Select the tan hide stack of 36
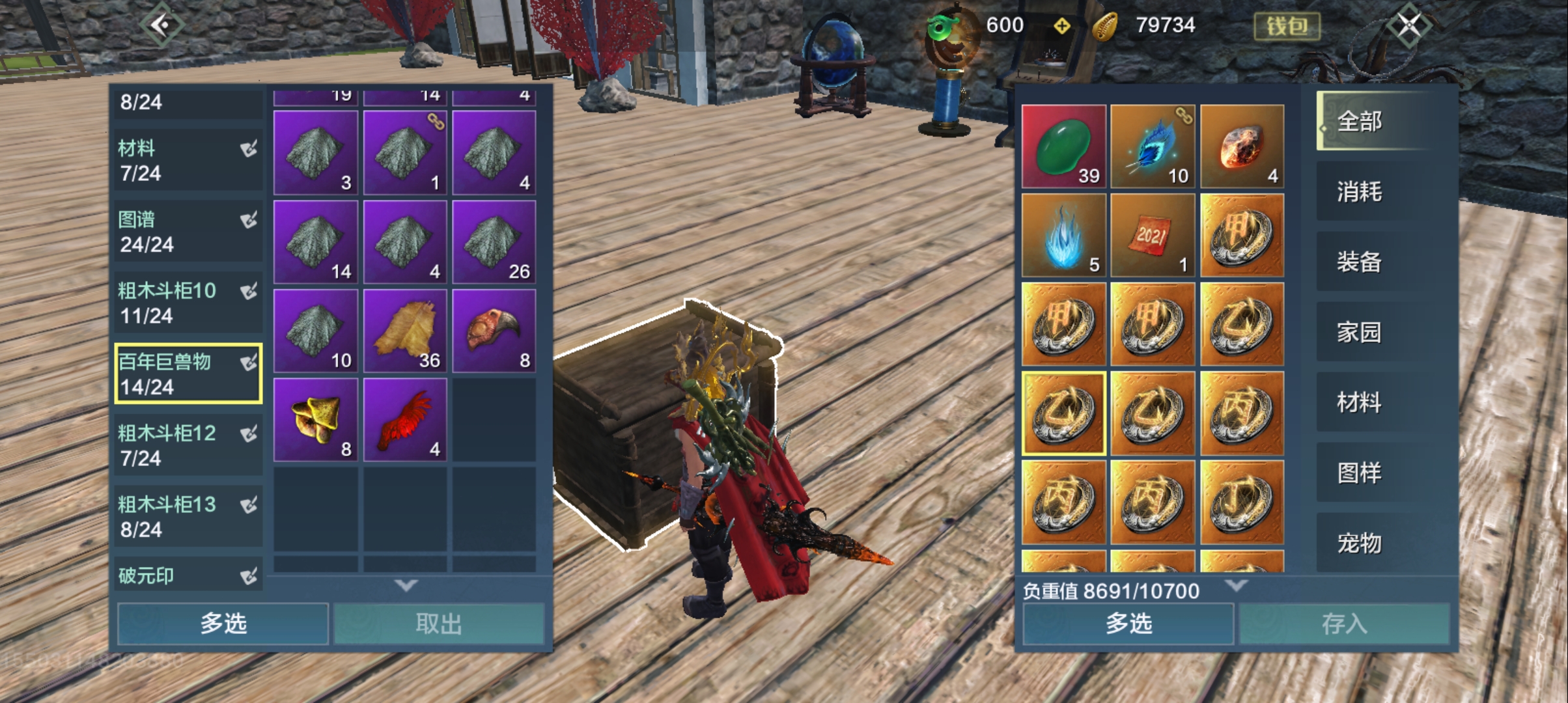 (405, 331)
